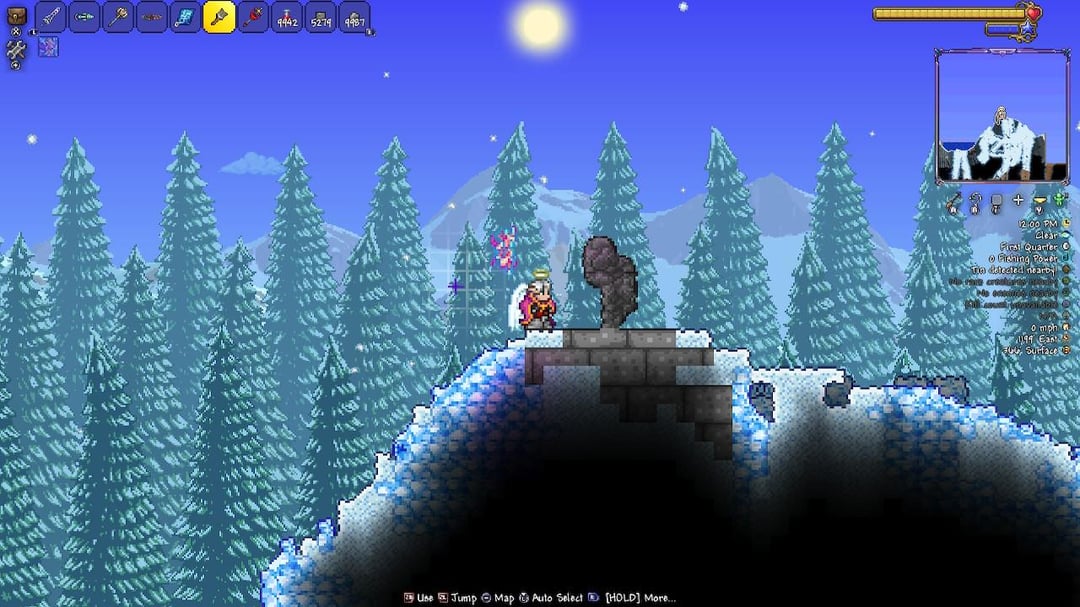The width and height of the screenshot is (1080, 607).
Task: Click the pickaxe icon below the minimap
Action: click(x=953, y=201)
